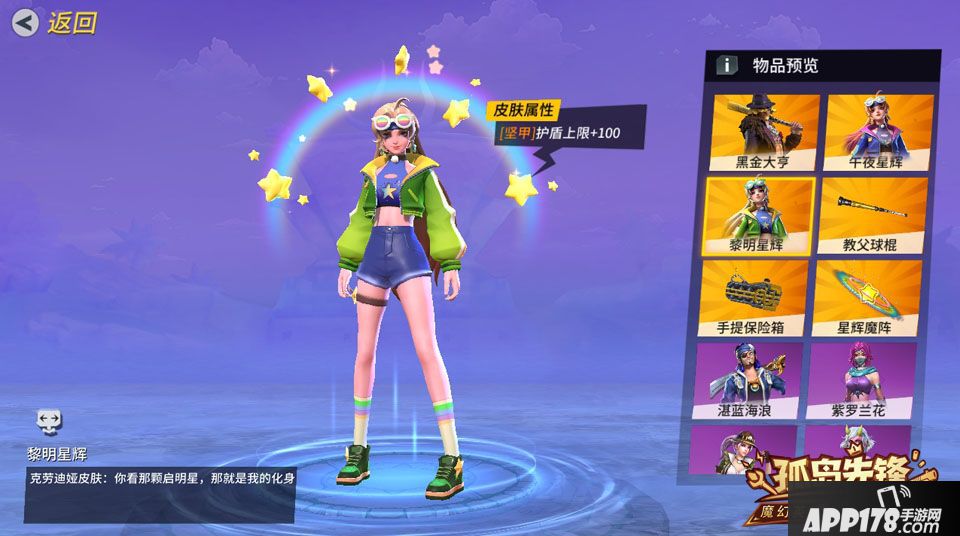Select the 黎明星辉 skin thumbnail

[x=759, y=215]
